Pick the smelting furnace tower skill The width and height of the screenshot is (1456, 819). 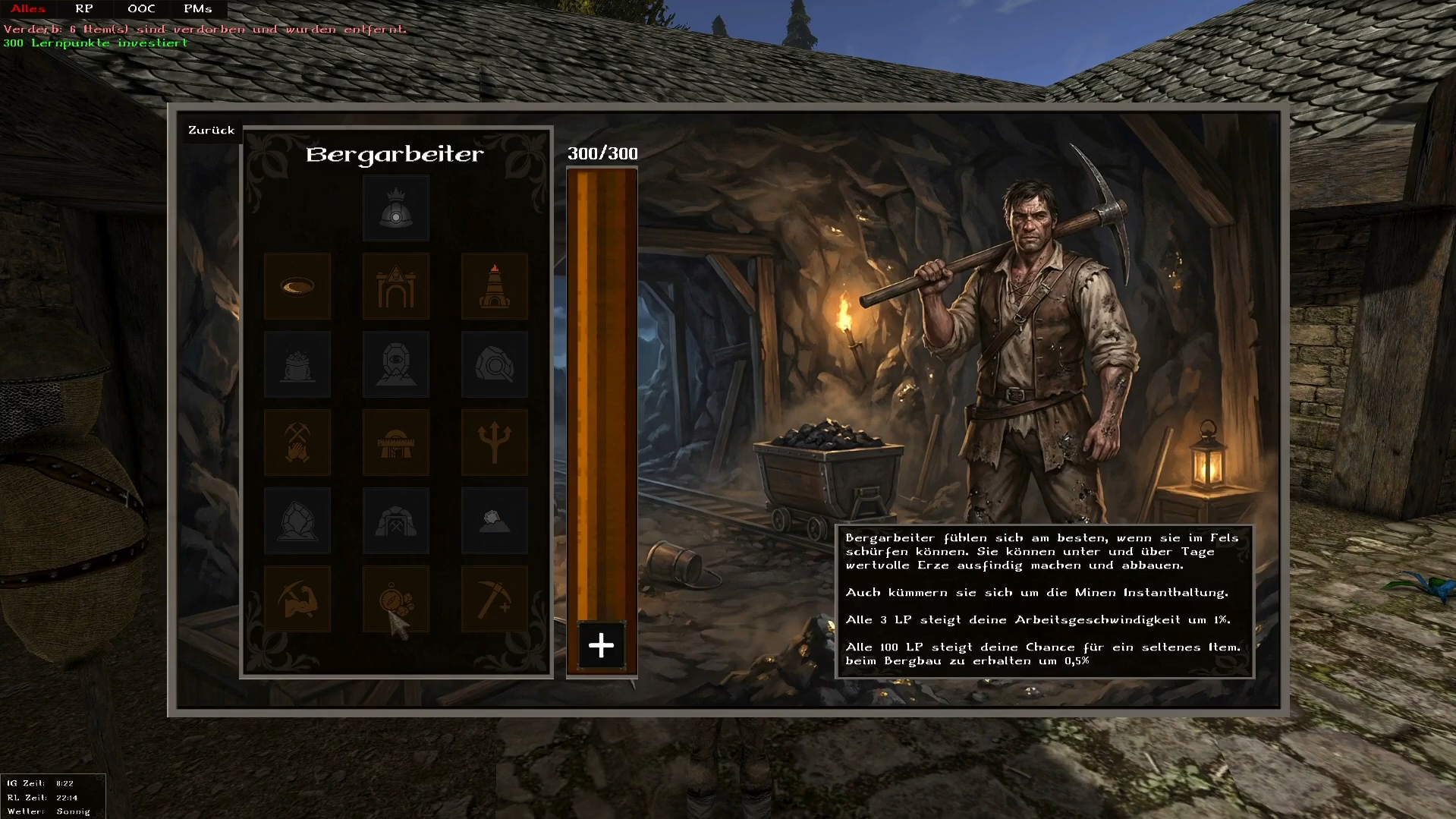[495, 286]
